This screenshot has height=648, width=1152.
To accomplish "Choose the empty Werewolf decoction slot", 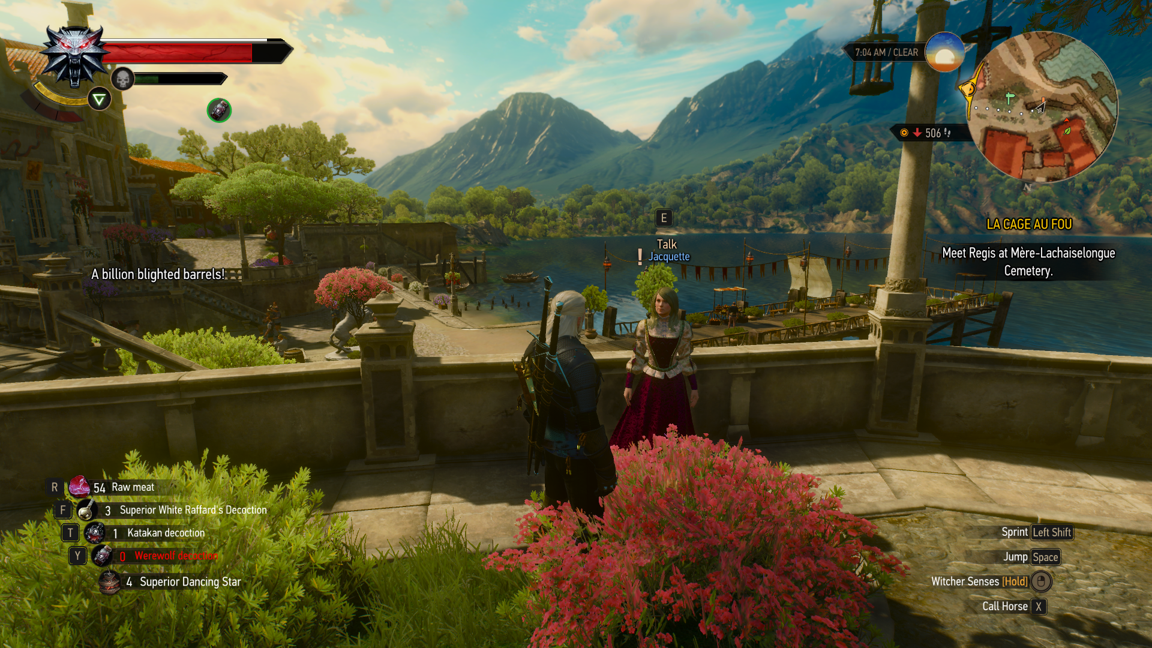I will tap(102, 556).
